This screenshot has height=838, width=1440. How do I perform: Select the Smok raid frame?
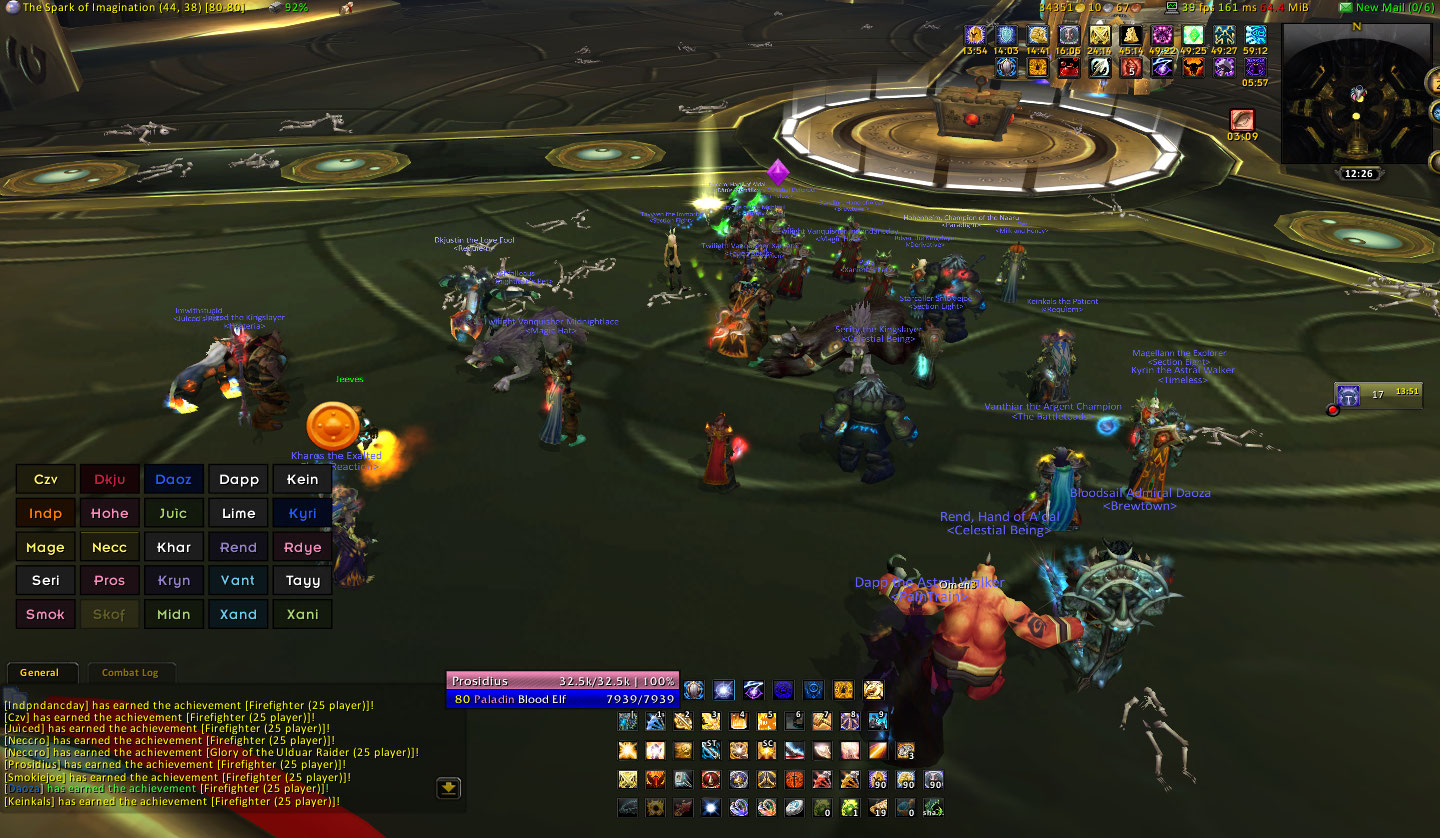[46, 615]
